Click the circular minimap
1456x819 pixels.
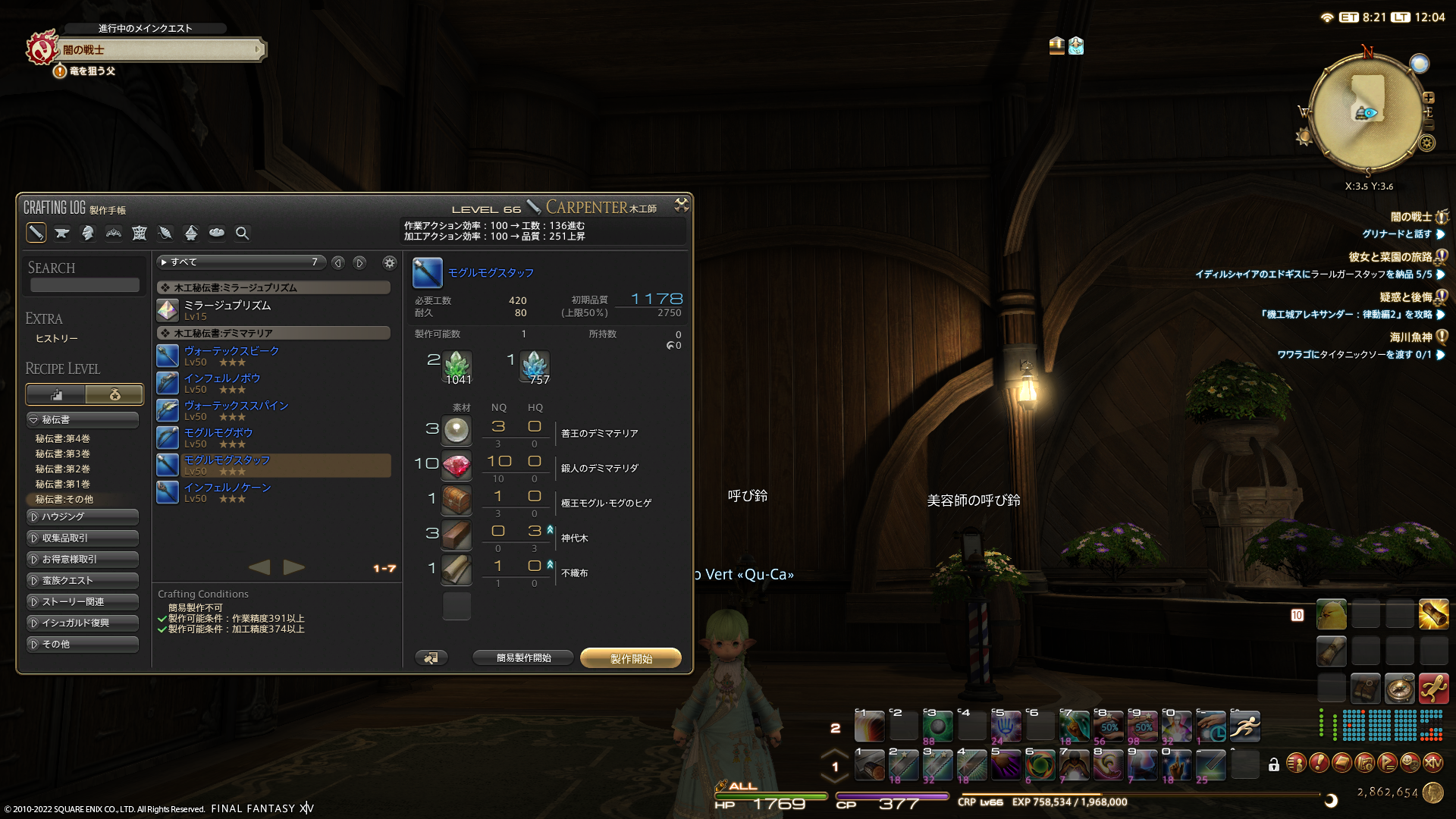coord(1367,111)
